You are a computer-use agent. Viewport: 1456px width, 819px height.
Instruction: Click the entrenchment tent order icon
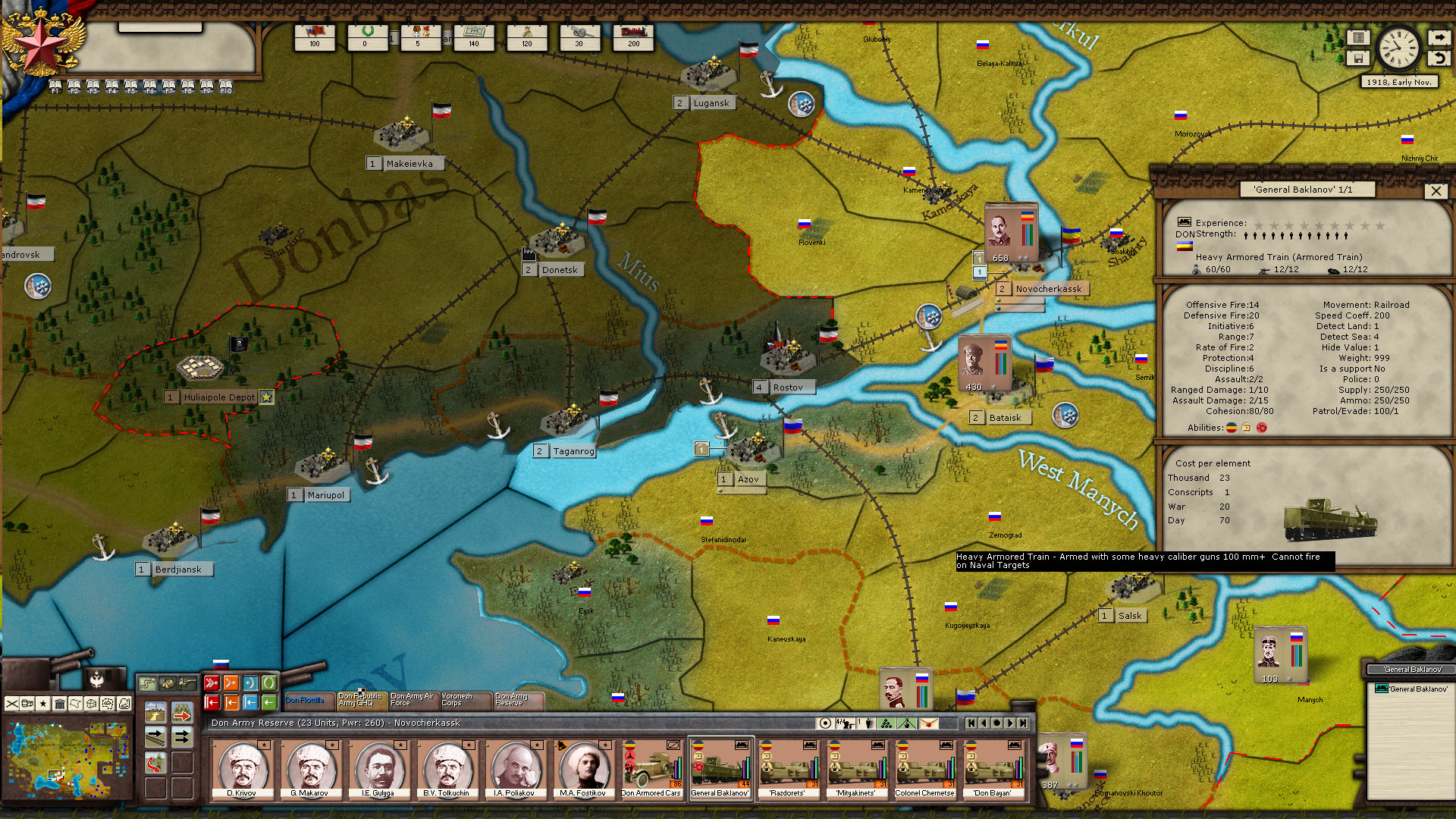[x=168, y=683]
